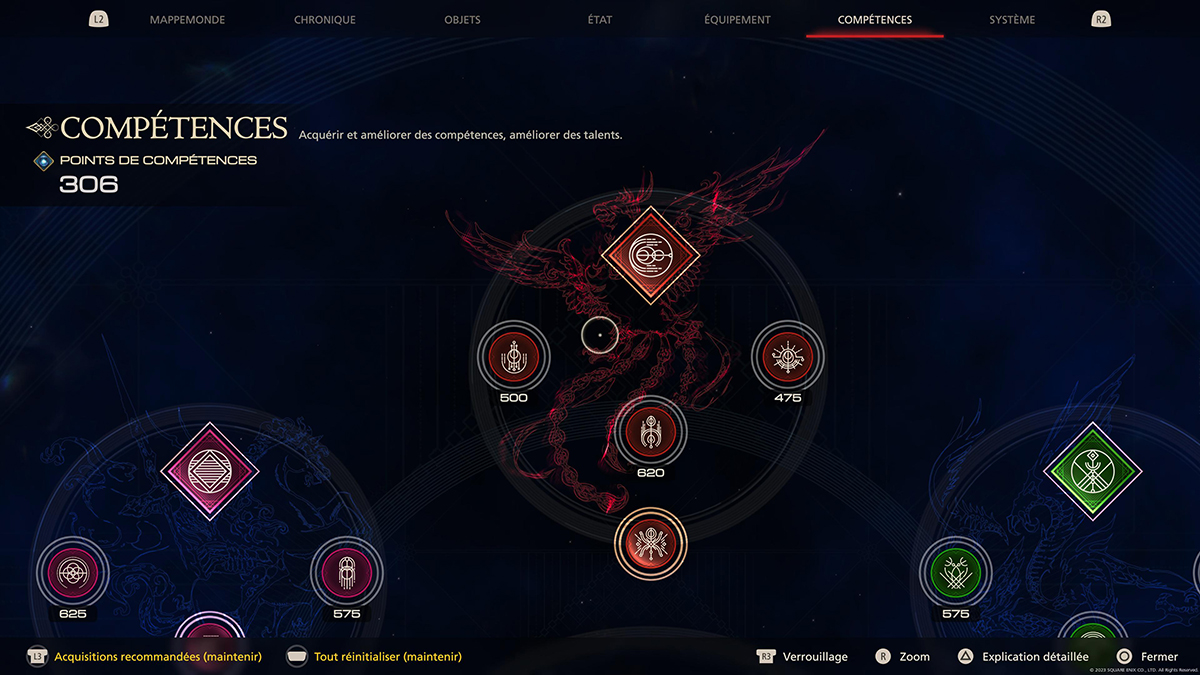Choose the pink skill costing 625 points
Screen dimensions: 1200x675
click(x=72, y=572)
